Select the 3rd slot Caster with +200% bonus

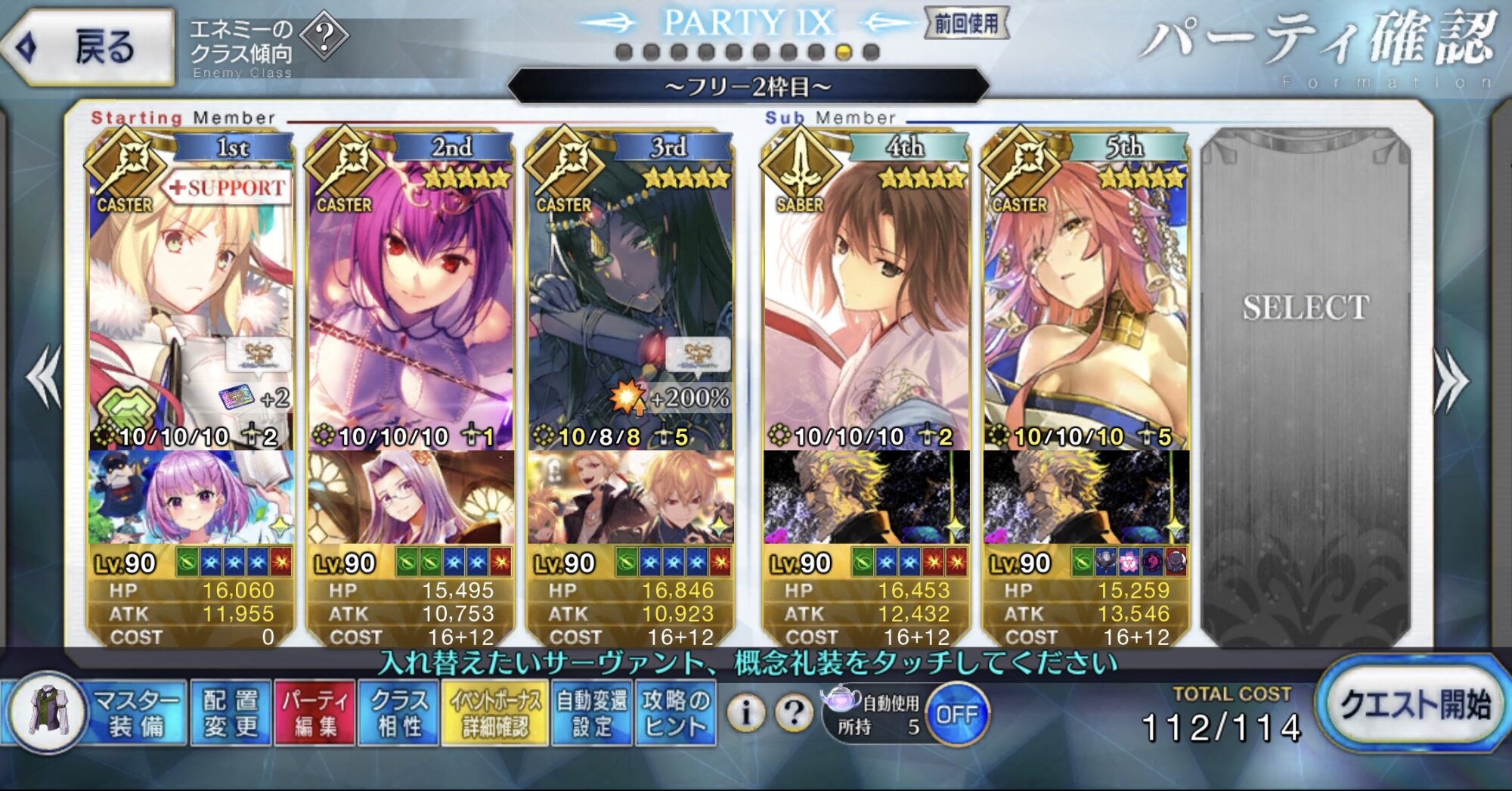631,302
